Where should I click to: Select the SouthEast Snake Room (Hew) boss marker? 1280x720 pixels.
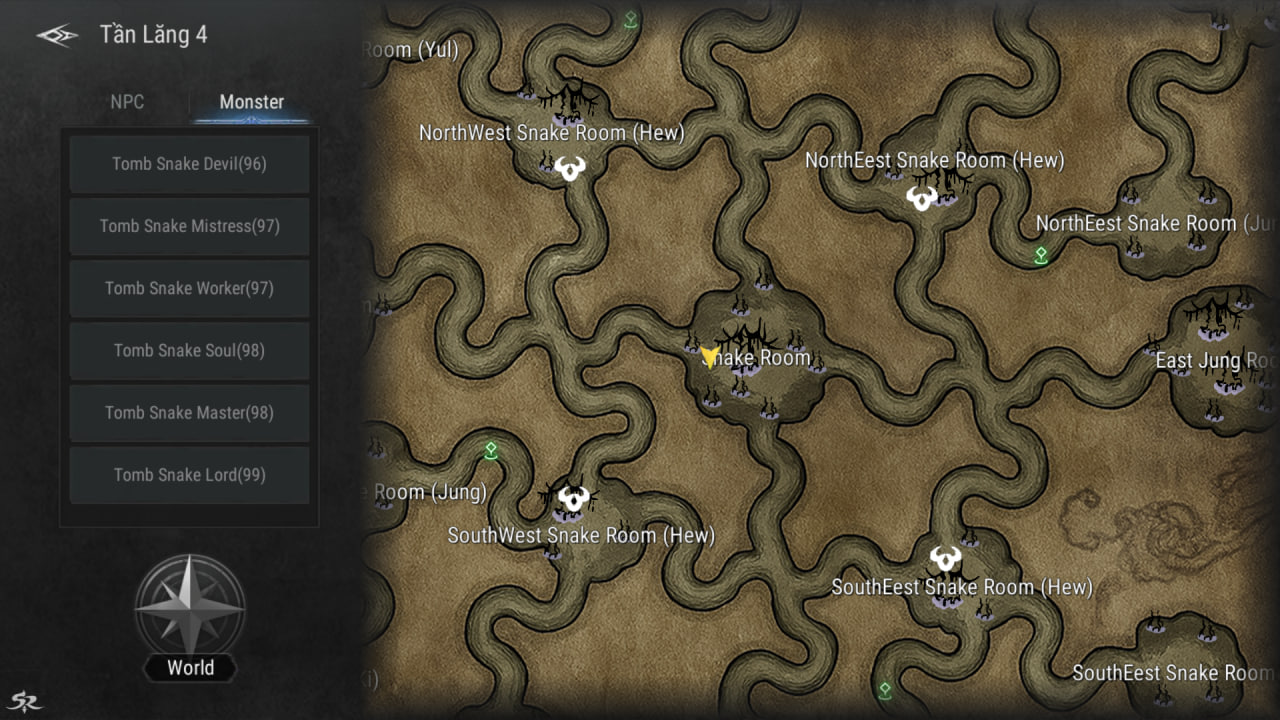point(945,558)
